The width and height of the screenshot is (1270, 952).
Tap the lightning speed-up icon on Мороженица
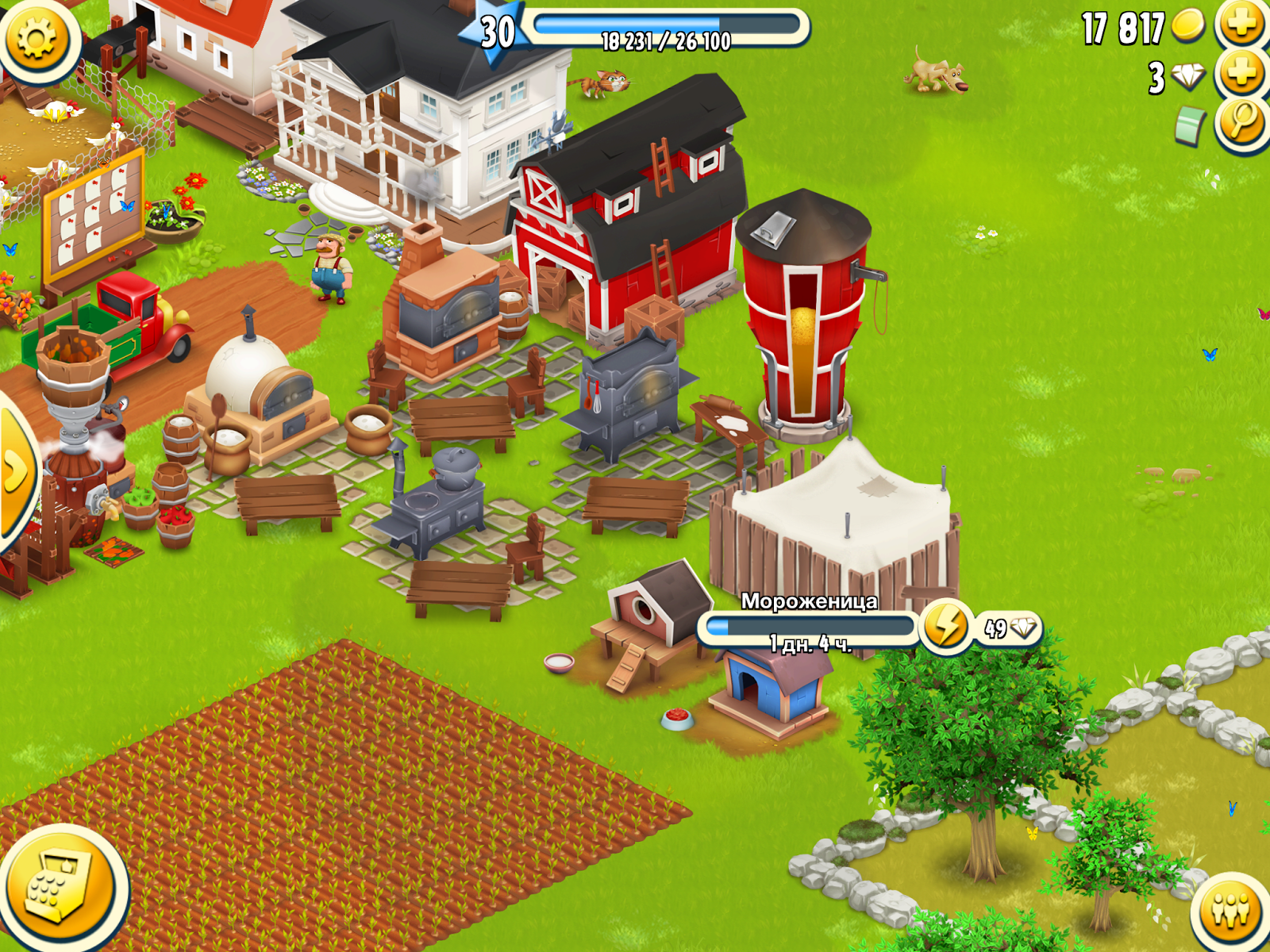(x=946, y=627)
